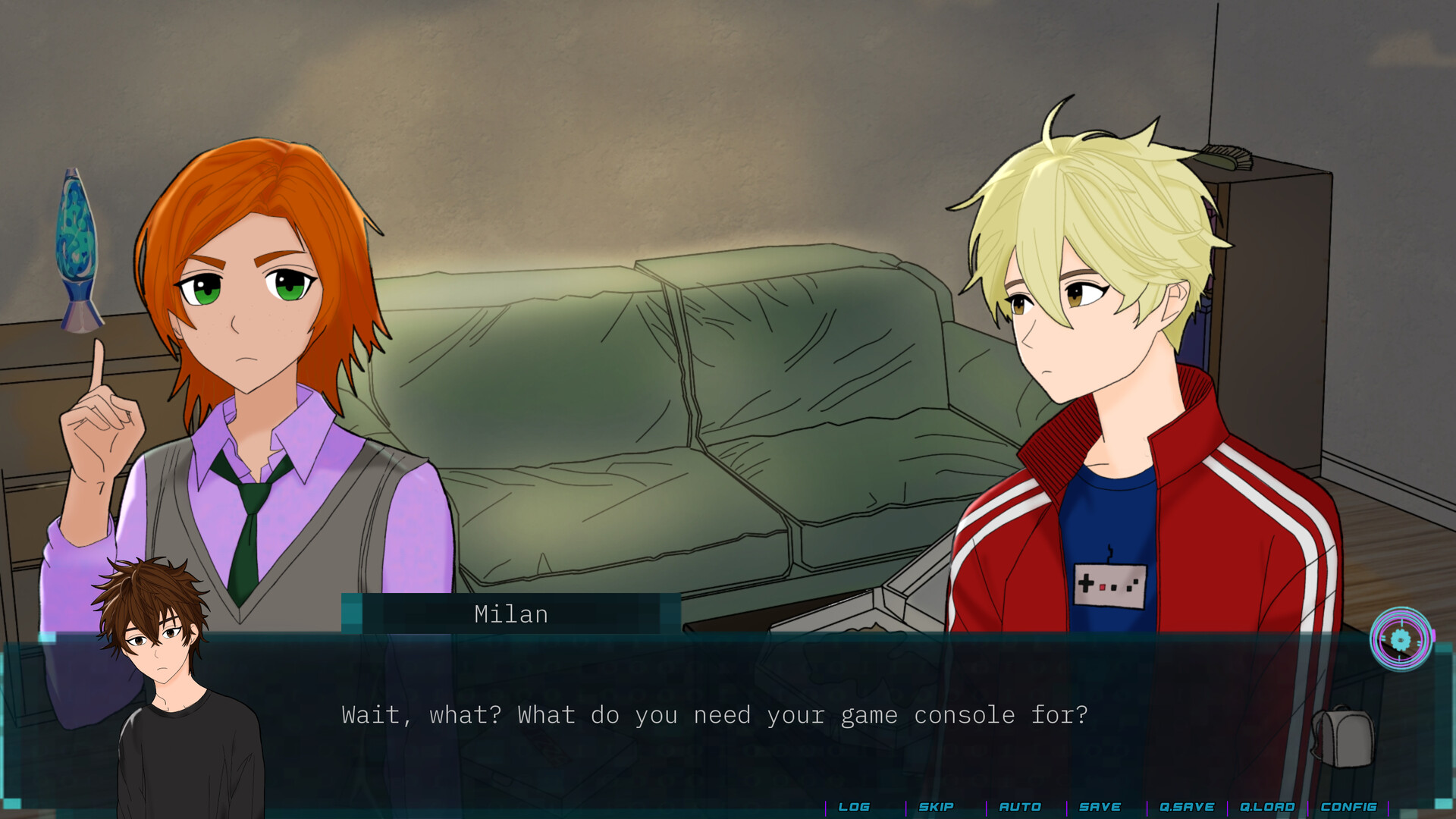Click the dialogue text to advance
This screenshot has width=1456, height=819.
(x=715, y=714)
